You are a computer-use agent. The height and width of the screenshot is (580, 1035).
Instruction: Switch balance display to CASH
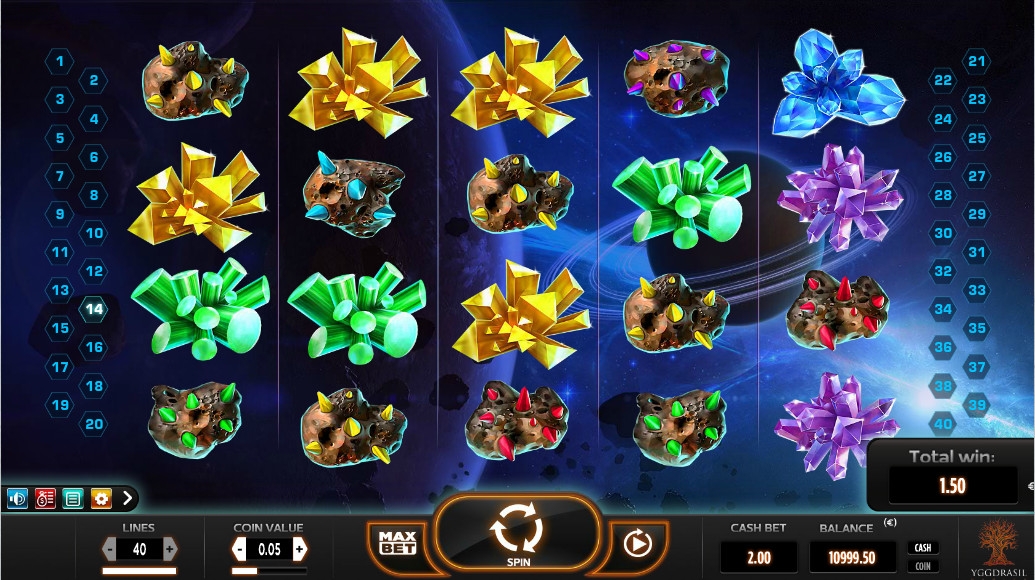click(923, 547)
